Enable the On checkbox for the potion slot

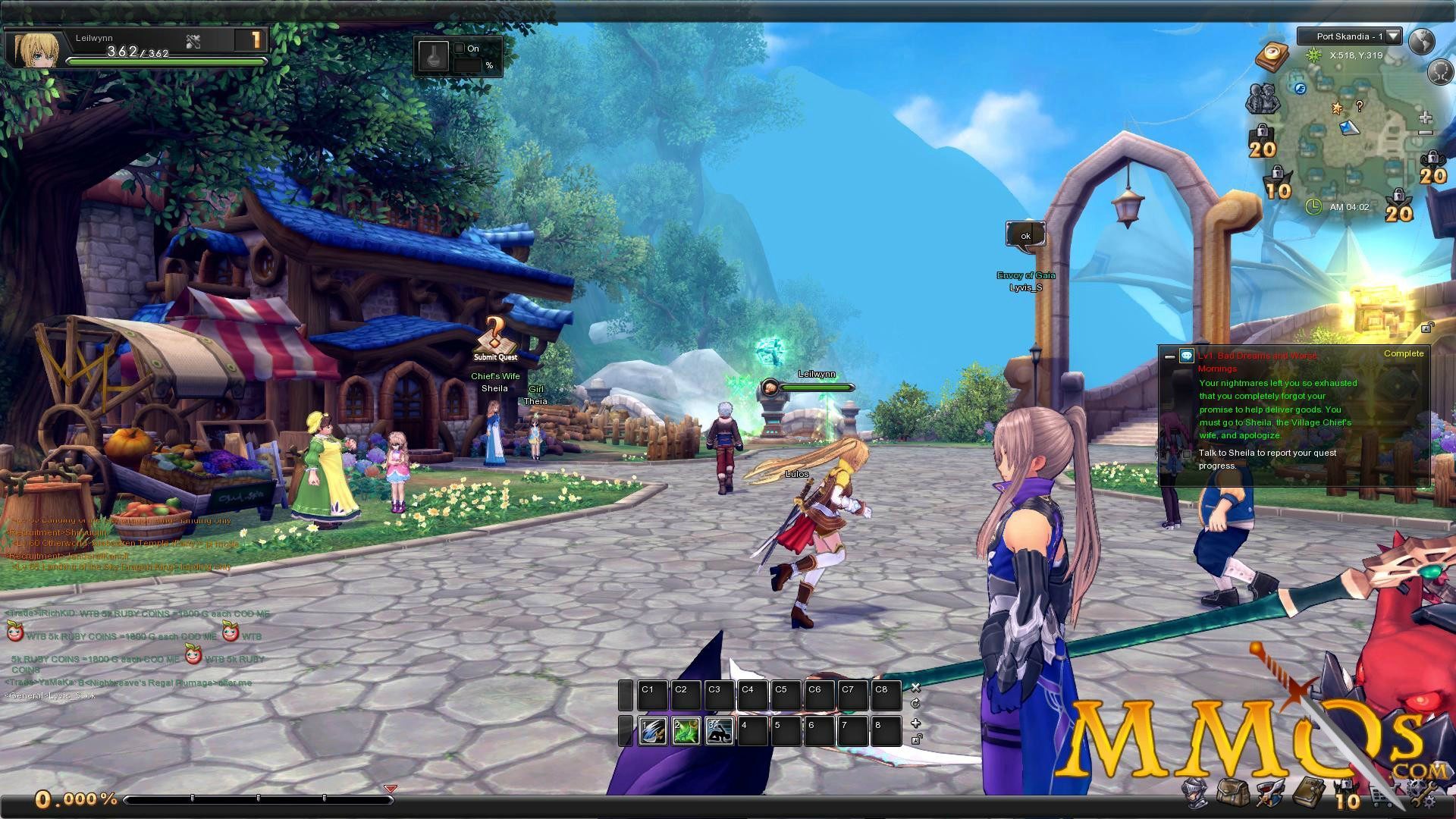[x=460, y=47]
